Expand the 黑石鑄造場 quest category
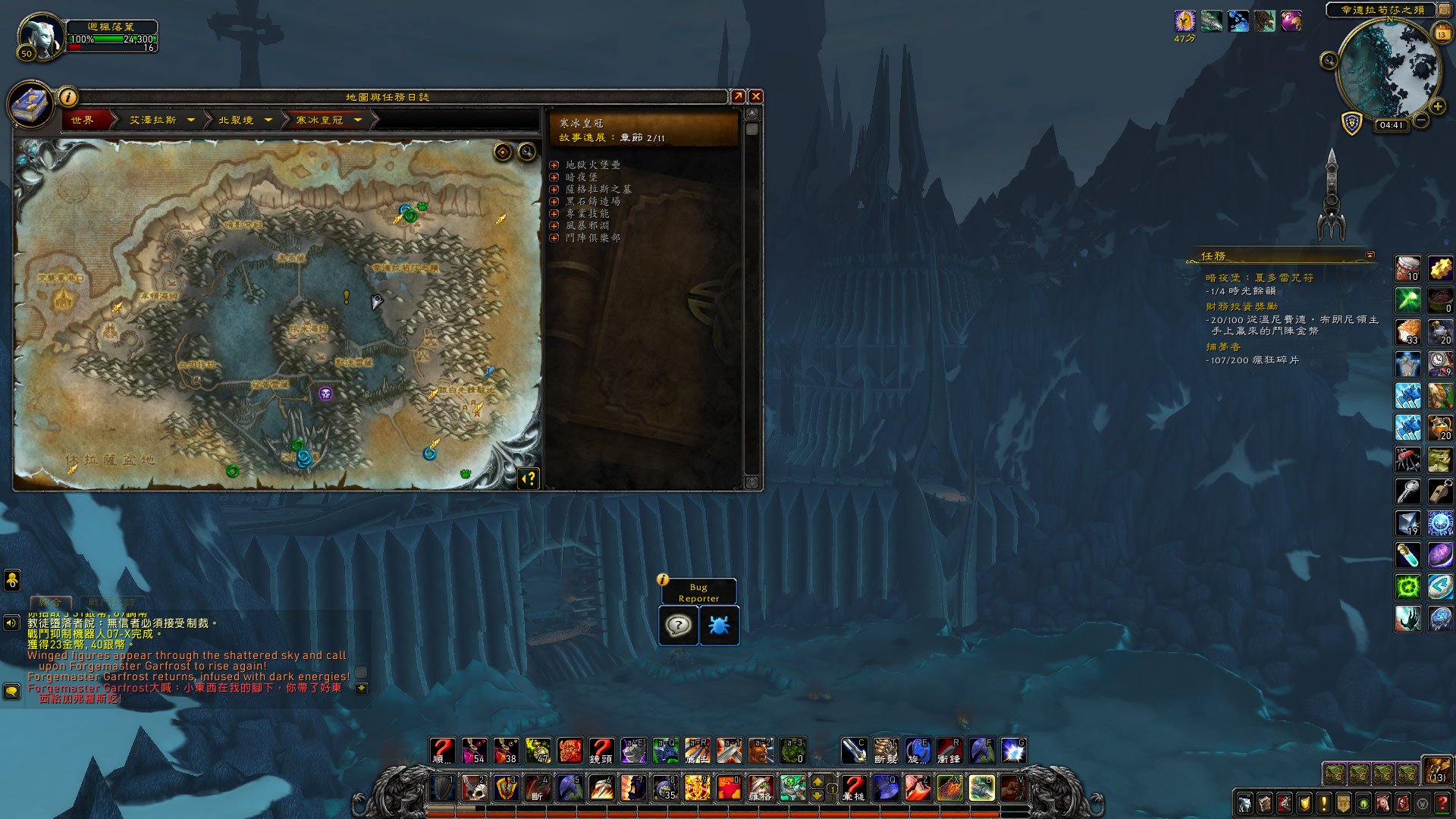The height and width of the screenshot is (819, 1456). click(x=554, y=201)
